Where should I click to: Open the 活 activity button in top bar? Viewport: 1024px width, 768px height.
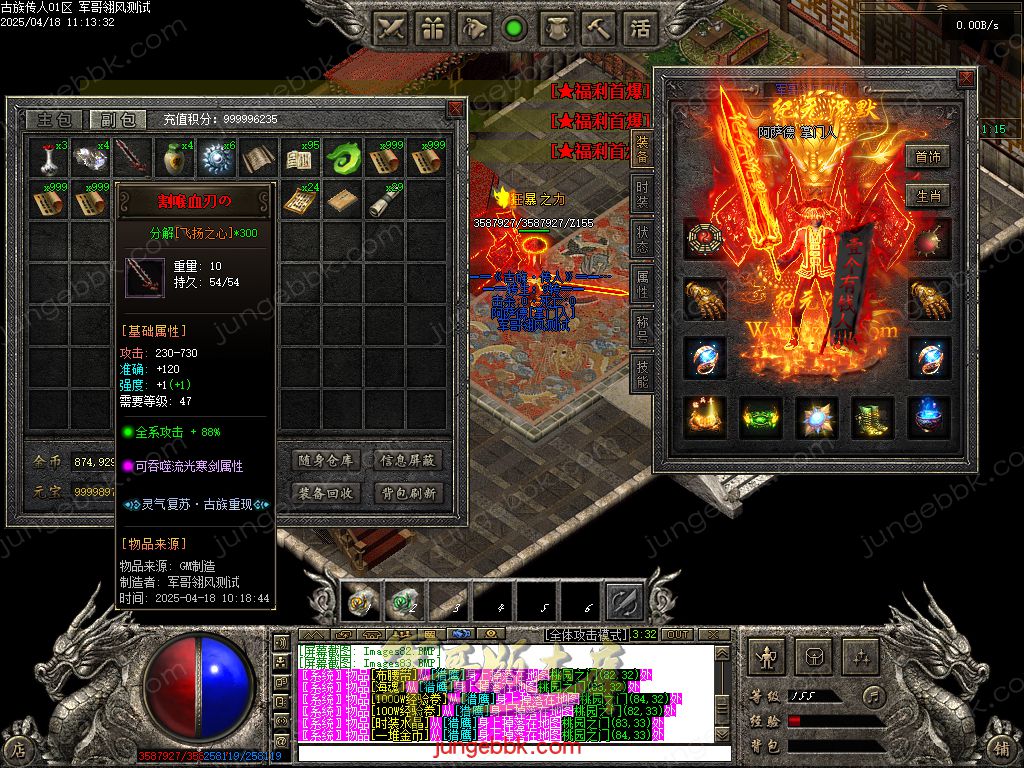[x=640, y=29]
